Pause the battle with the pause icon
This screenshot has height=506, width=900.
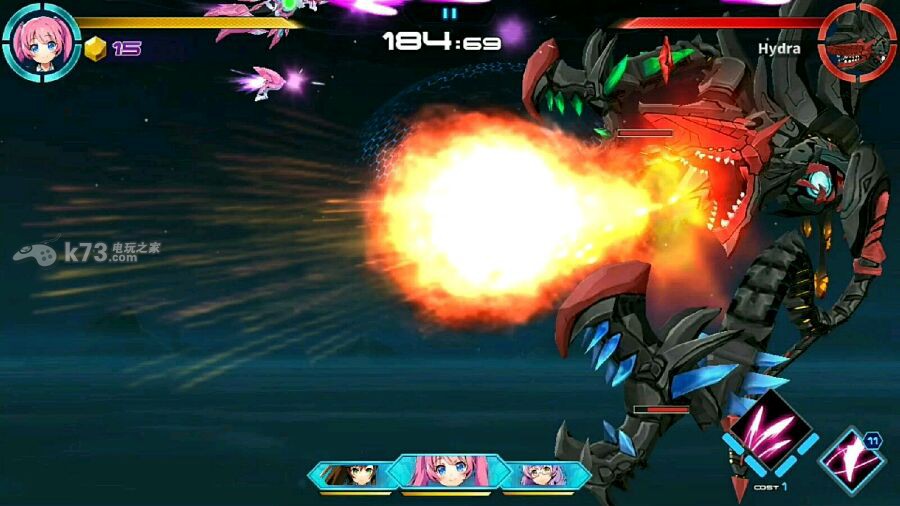coord(449,13)
